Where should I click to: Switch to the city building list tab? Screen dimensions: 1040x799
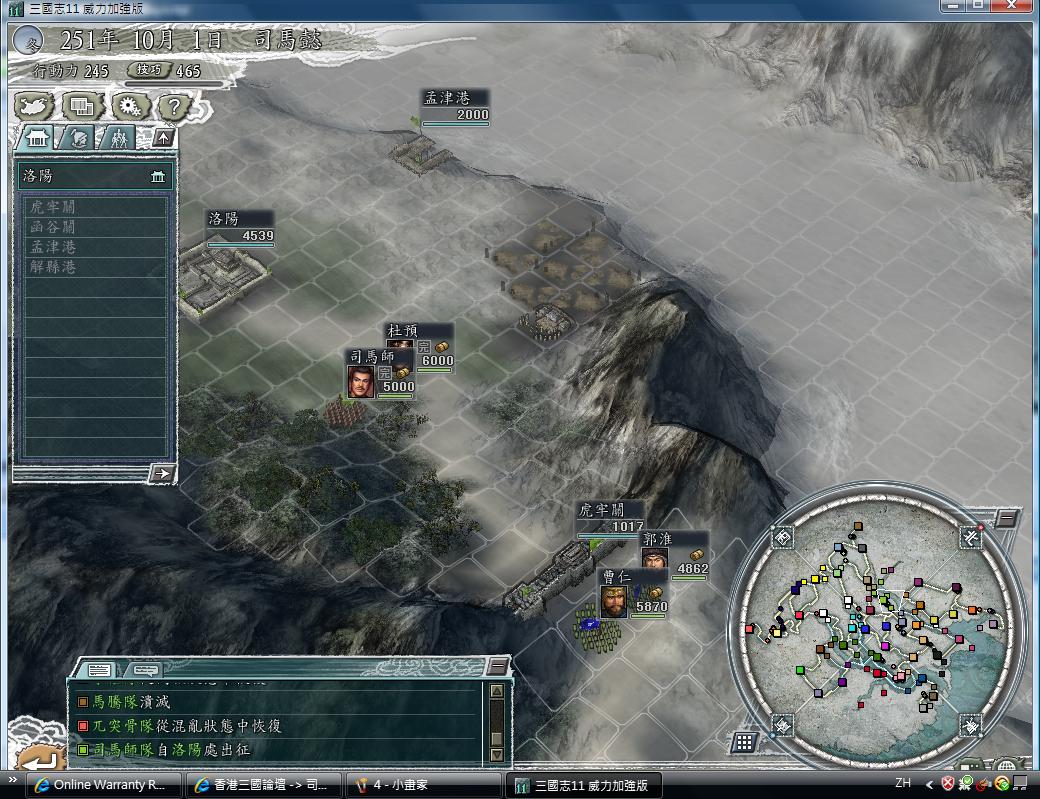tap(38, 137)
